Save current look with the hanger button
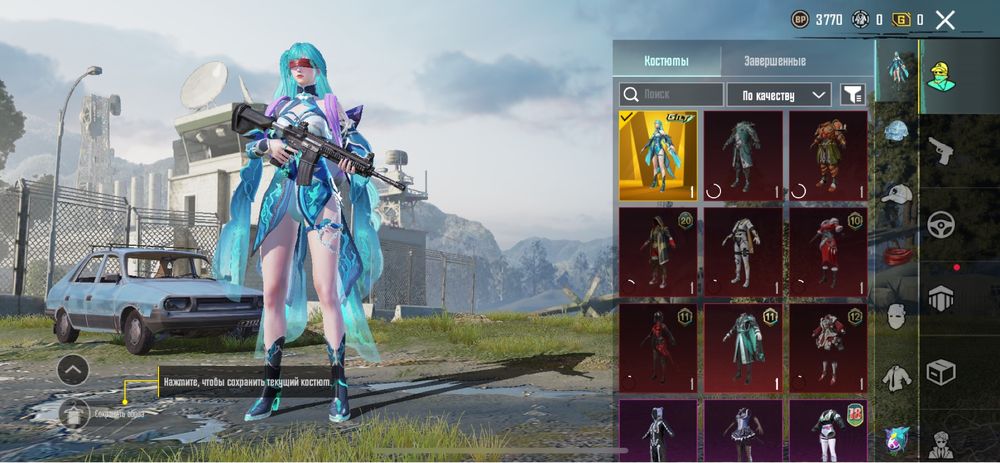The image size is (1000, 463). (74, 412)
